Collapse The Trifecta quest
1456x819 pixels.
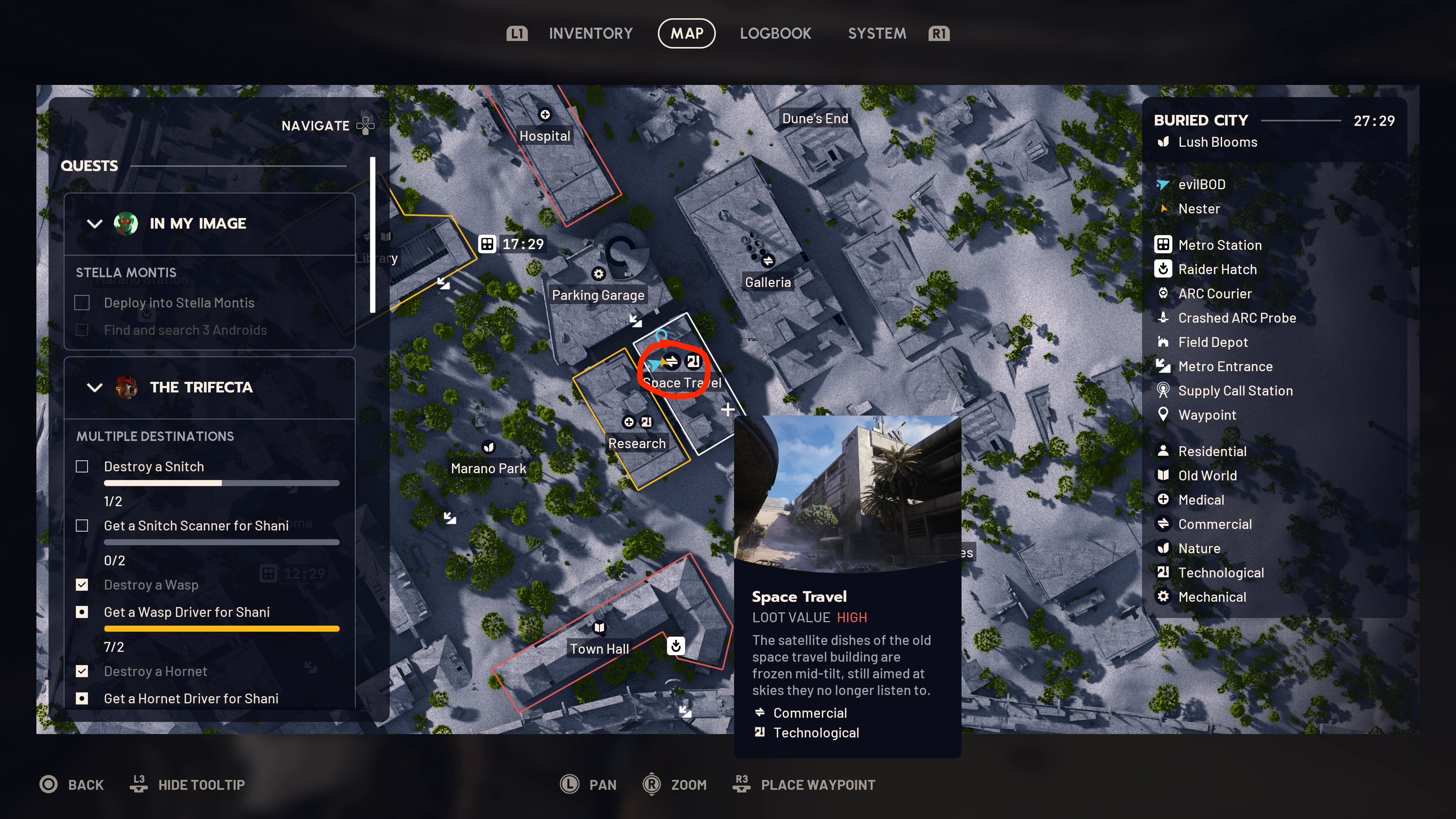pos(95,388)
